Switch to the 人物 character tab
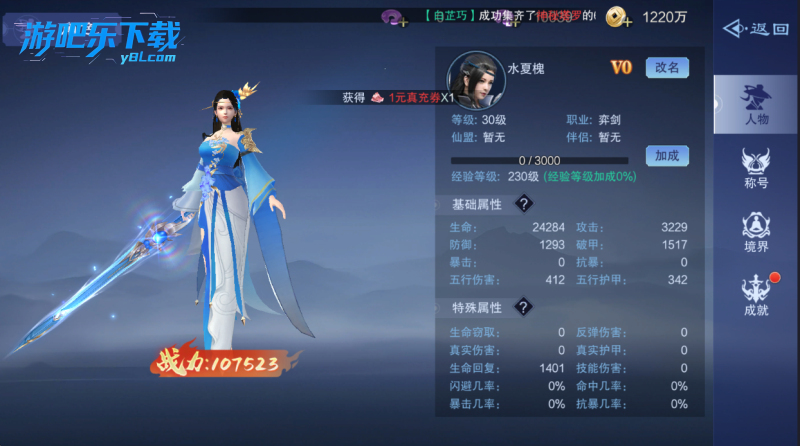 756,104
